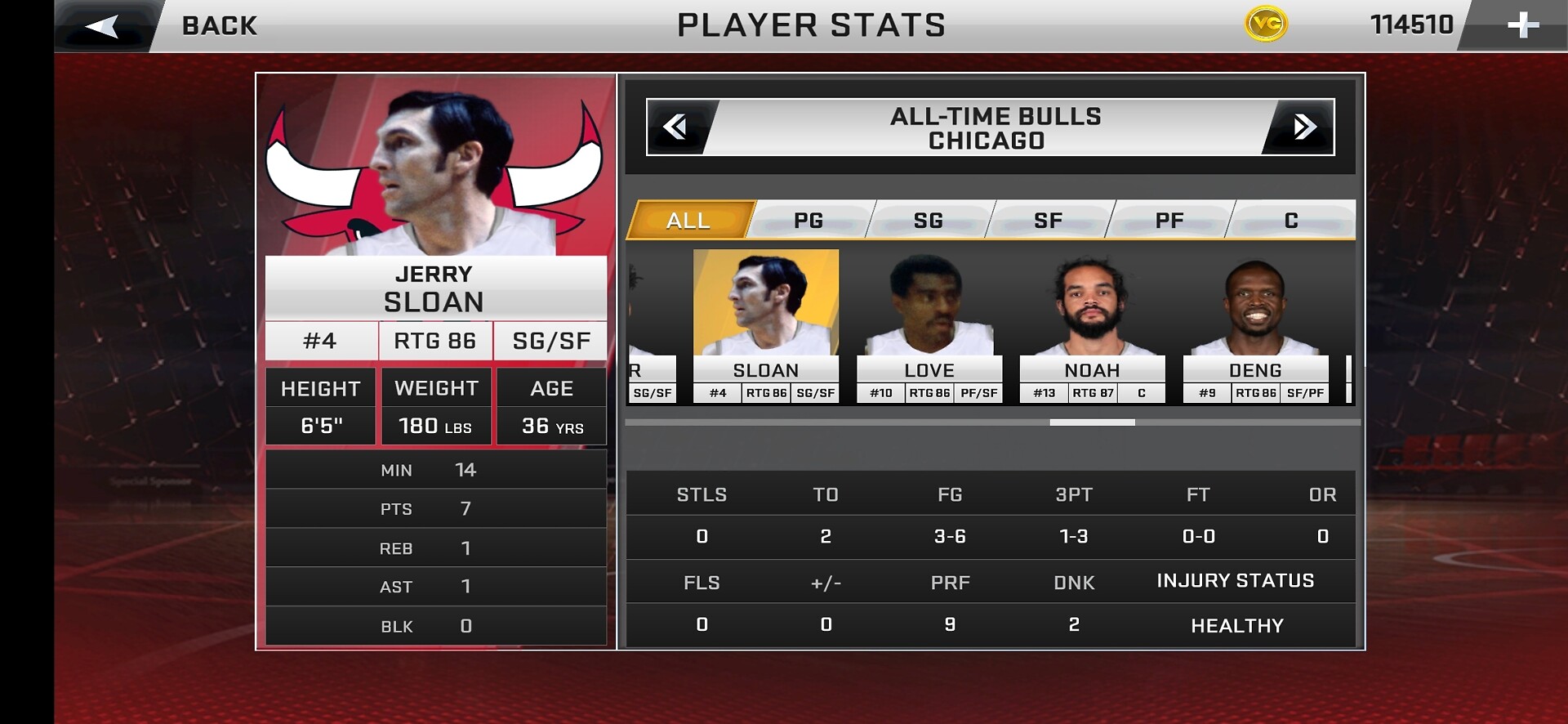Select the Love player card
1568x724 pixels.
click(929, 325)
